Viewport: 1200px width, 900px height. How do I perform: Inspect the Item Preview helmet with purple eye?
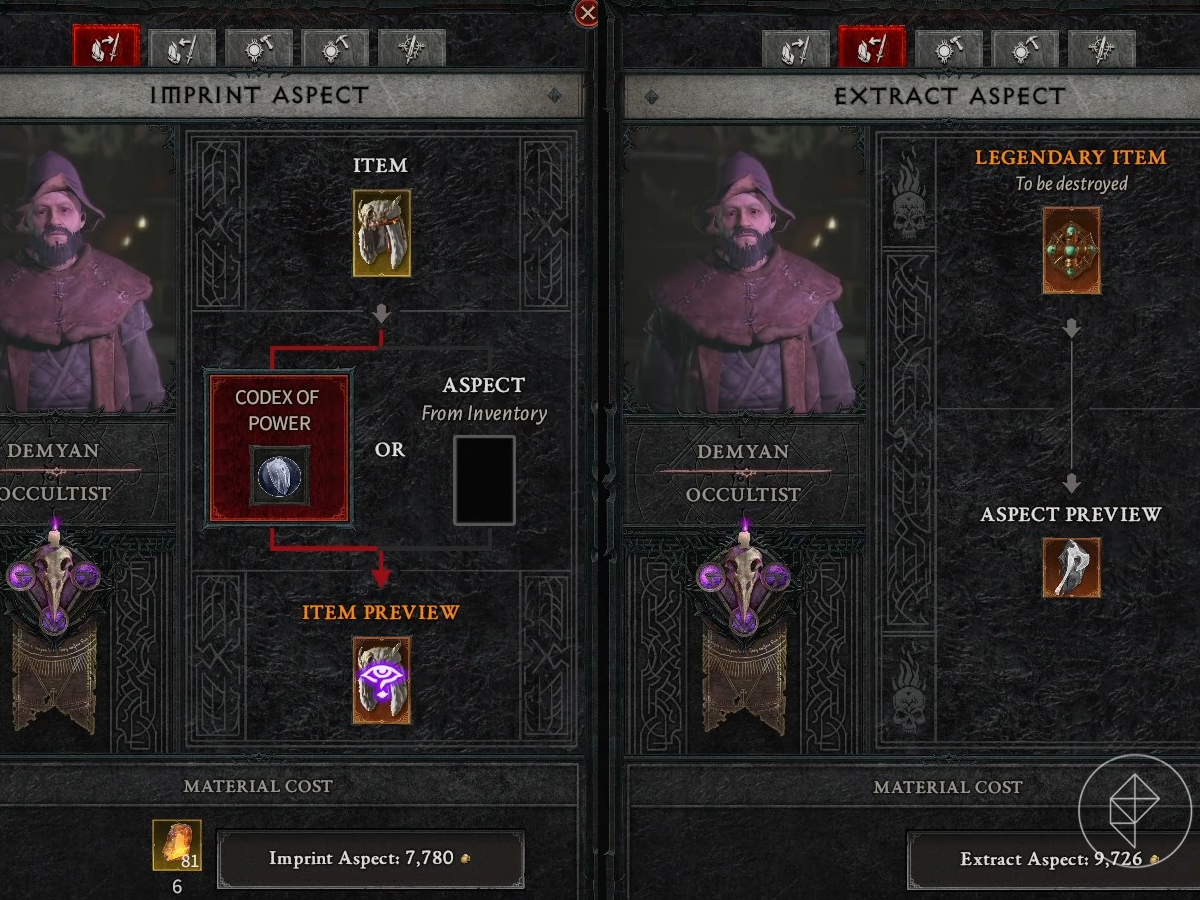tap(381, 680)
